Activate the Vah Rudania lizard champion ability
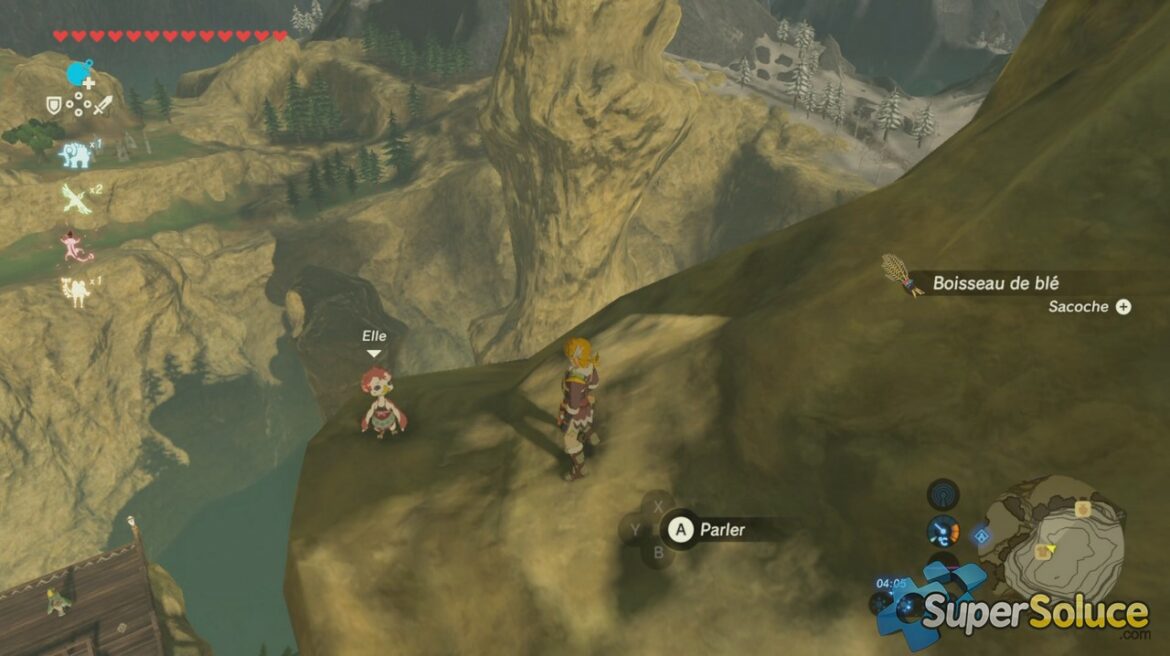 tap(77, 245)
